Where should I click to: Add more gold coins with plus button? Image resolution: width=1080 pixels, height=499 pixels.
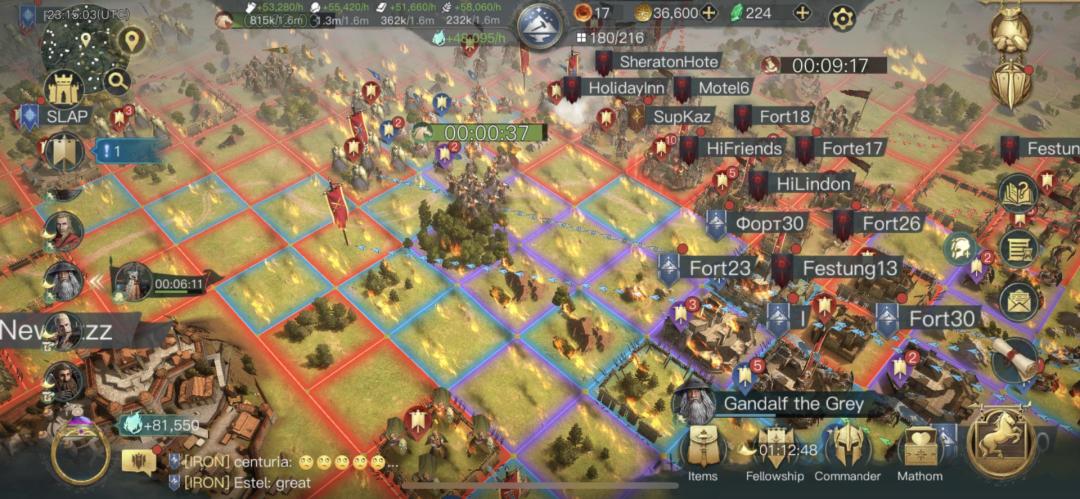(x=709, y=13)
